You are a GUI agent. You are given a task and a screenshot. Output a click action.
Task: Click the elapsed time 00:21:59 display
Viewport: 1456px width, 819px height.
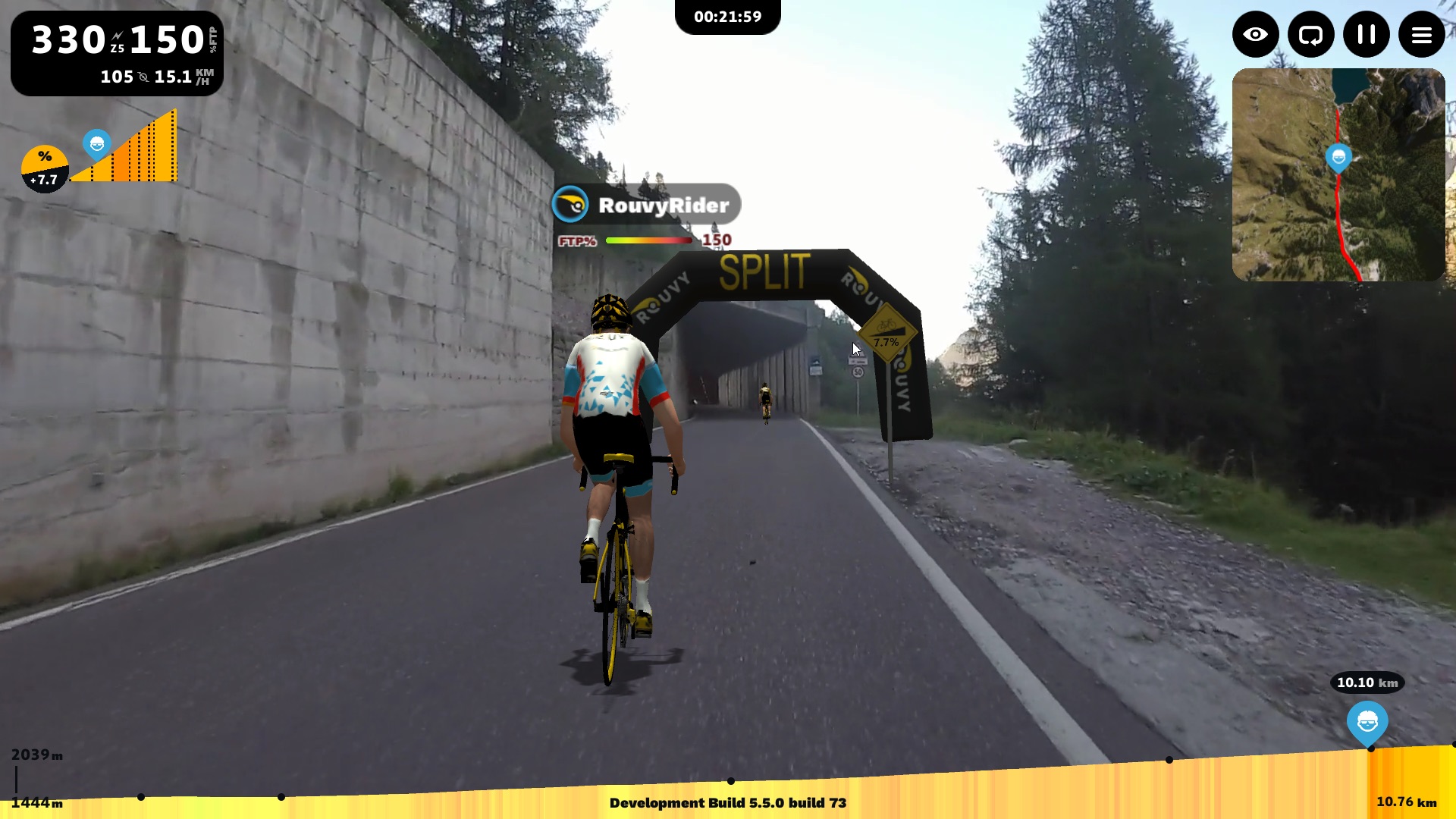pos(727,16)
